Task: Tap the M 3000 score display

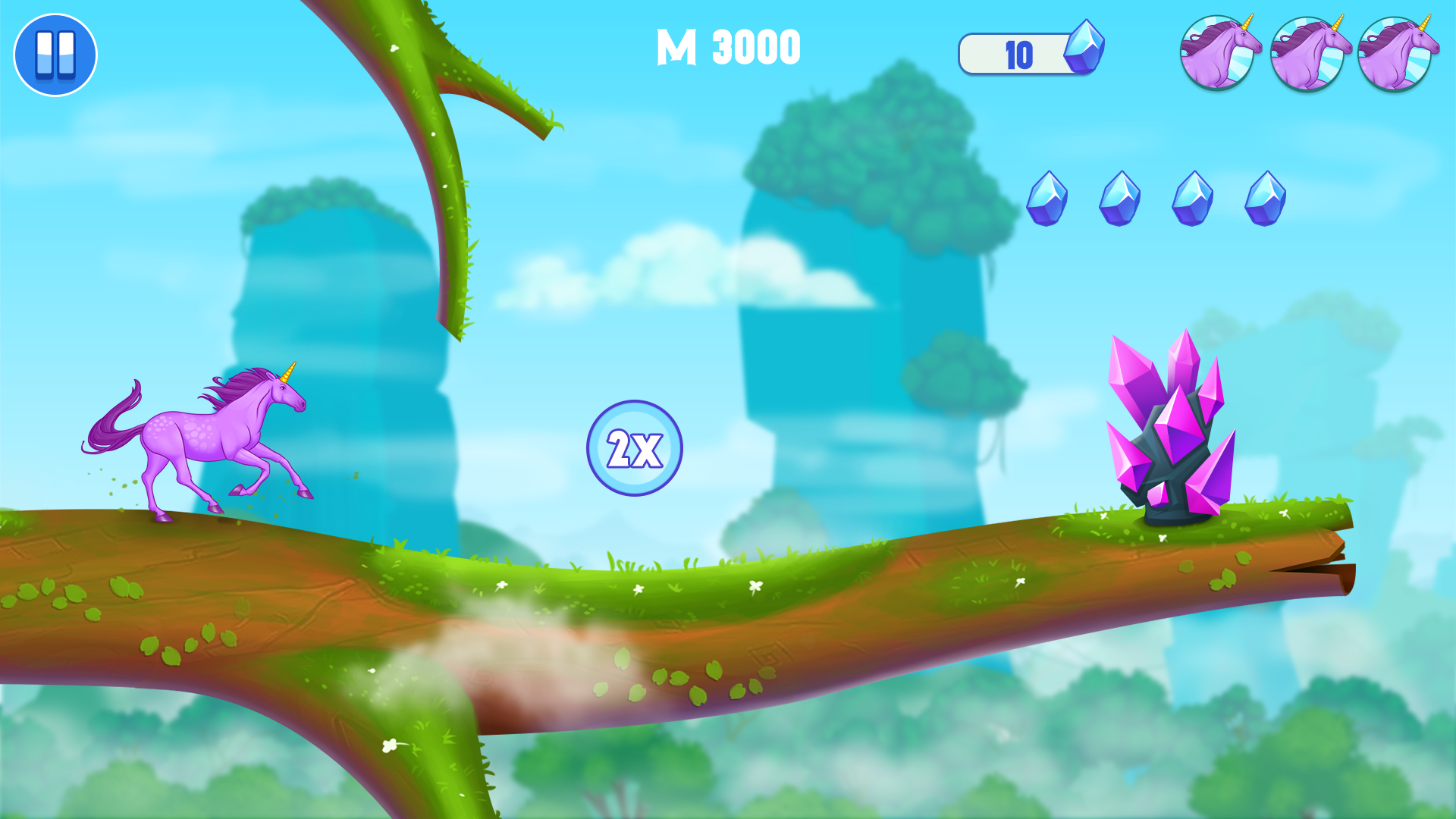Action: tap(726, 47)
